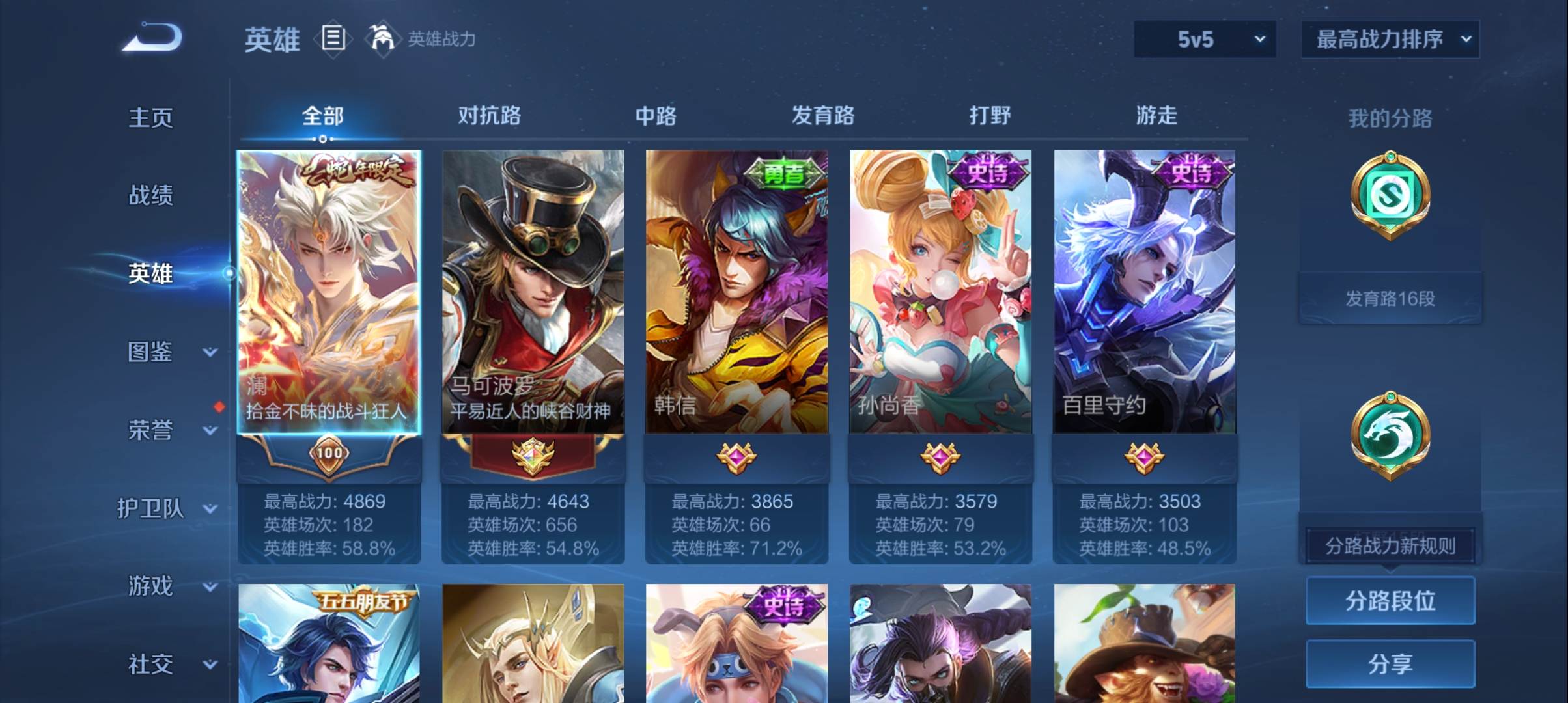This screenshot has height=703, width=1568.
Task: Select the 澜 hero card
Action: 329,293
